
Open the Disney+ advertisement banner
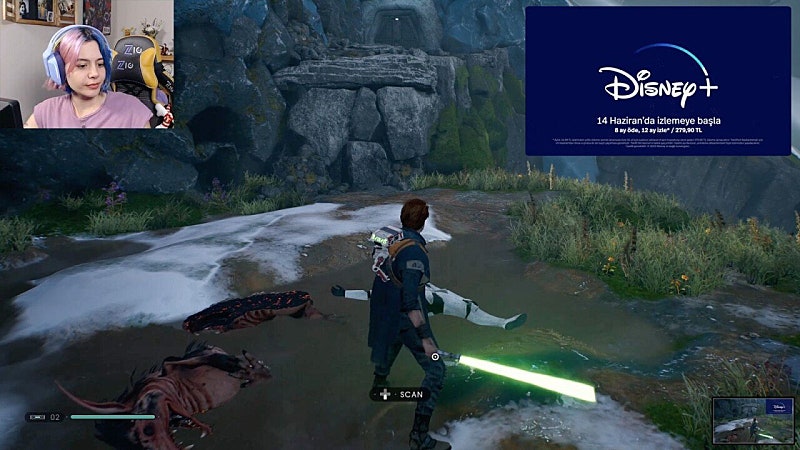657,81
